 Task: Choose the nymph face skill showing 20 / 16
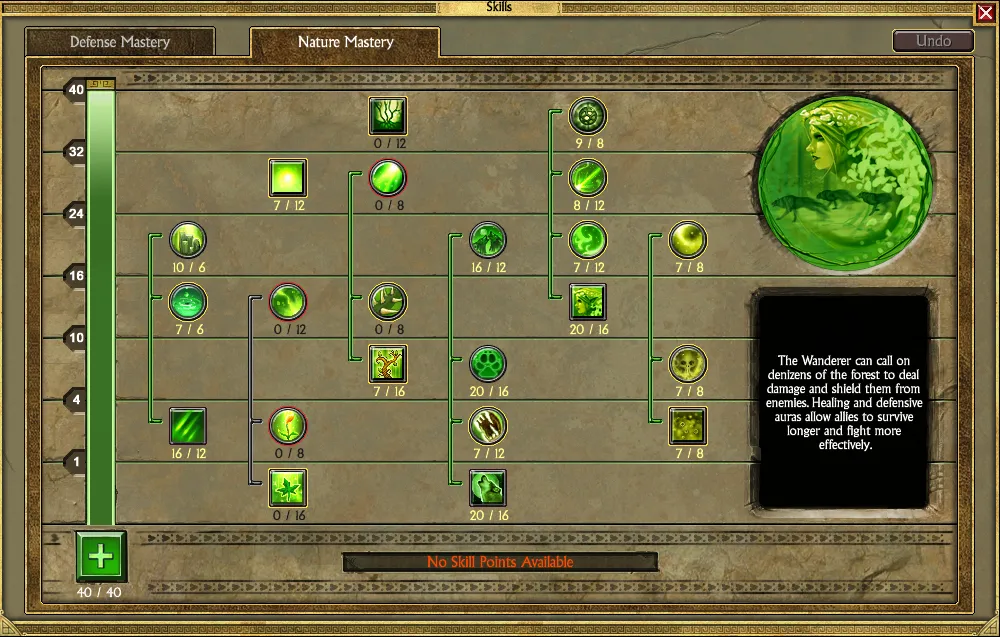click(x=588, y=302)
